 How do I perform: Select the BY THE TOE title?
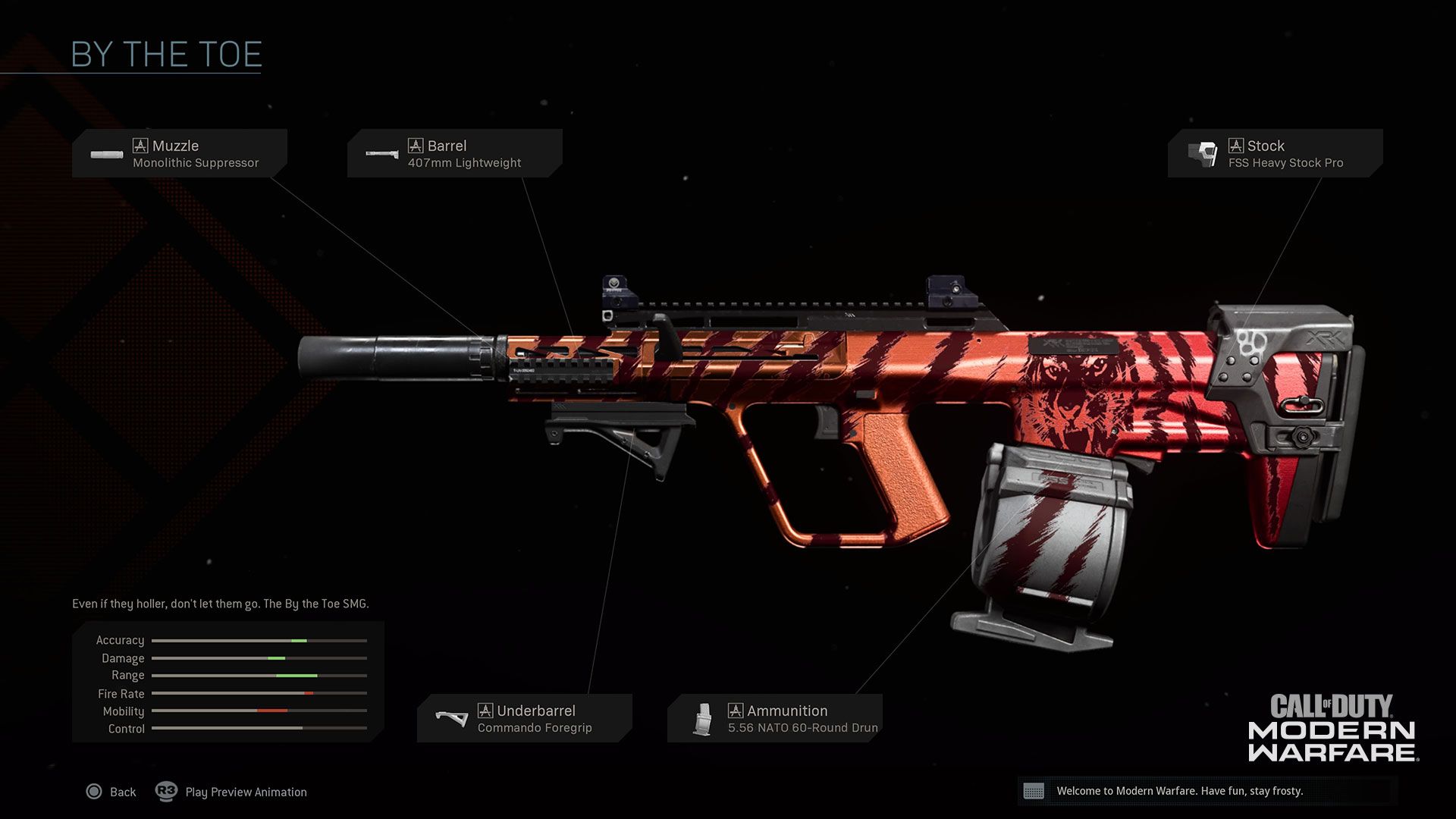[165, 54]
